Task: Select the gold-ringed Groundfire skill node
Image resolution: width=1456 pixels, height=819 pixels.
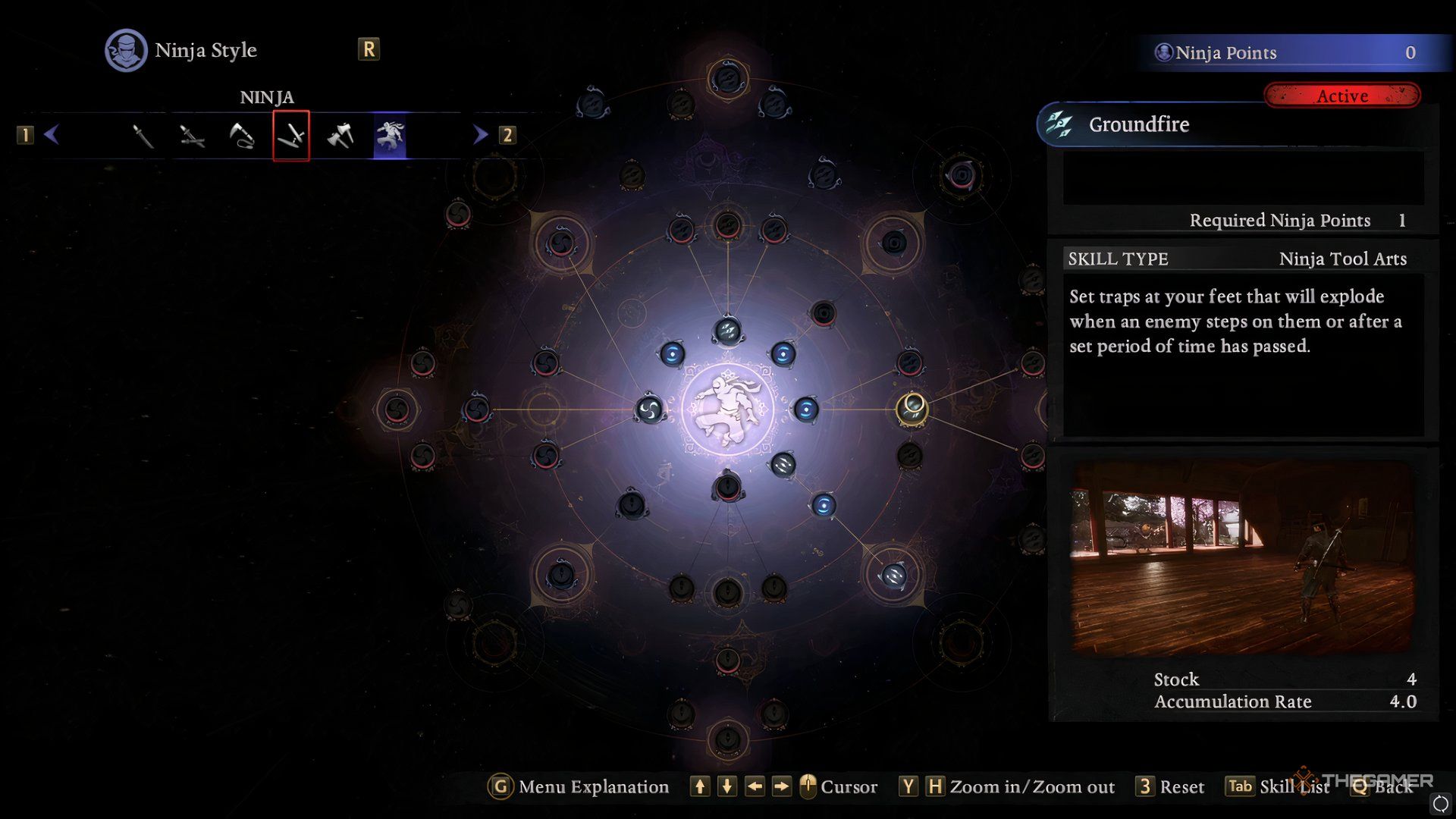Action: [912, 409]
